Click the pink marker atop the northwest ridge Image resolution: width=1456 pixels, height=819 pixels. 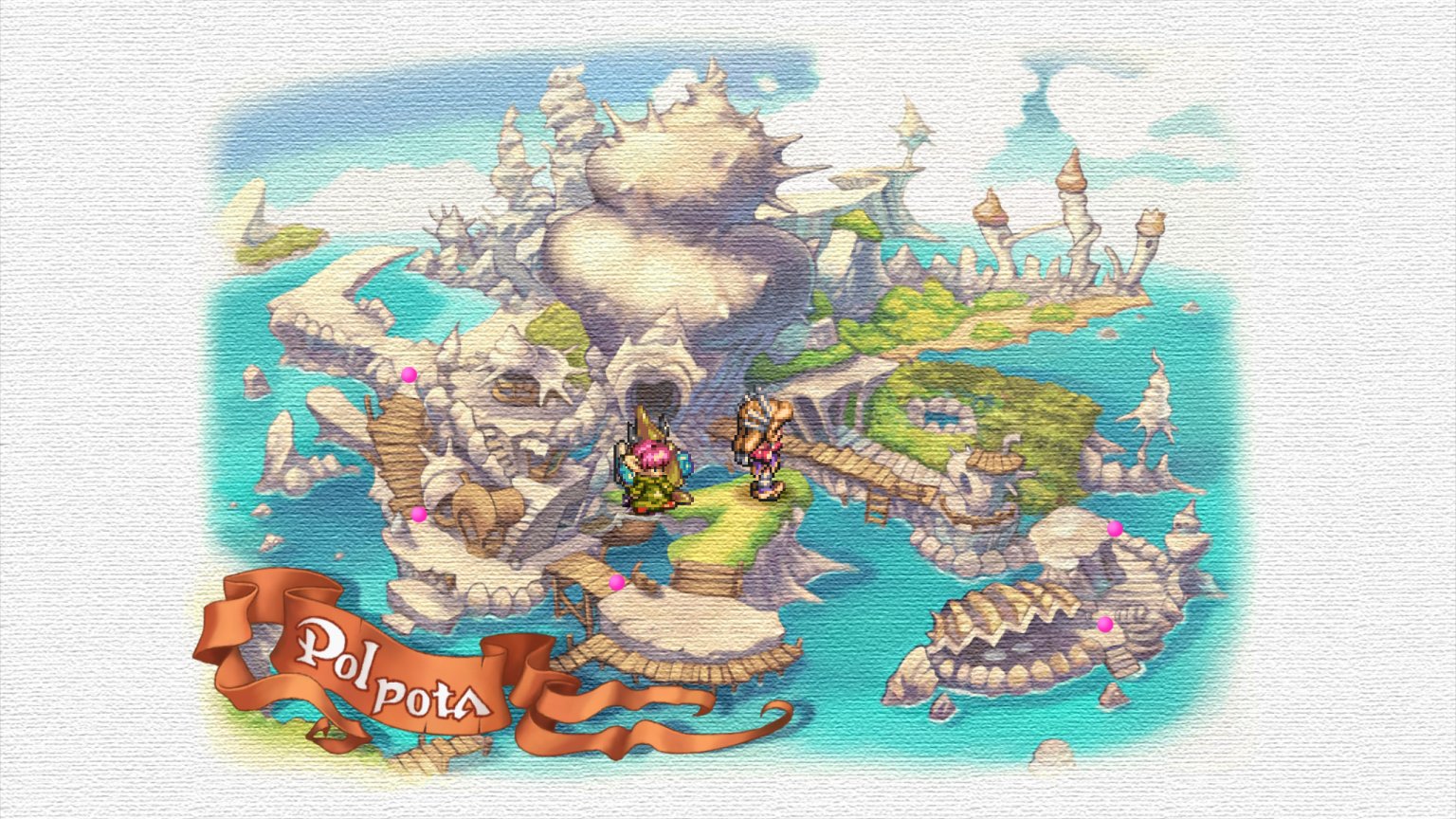[408, 376]
